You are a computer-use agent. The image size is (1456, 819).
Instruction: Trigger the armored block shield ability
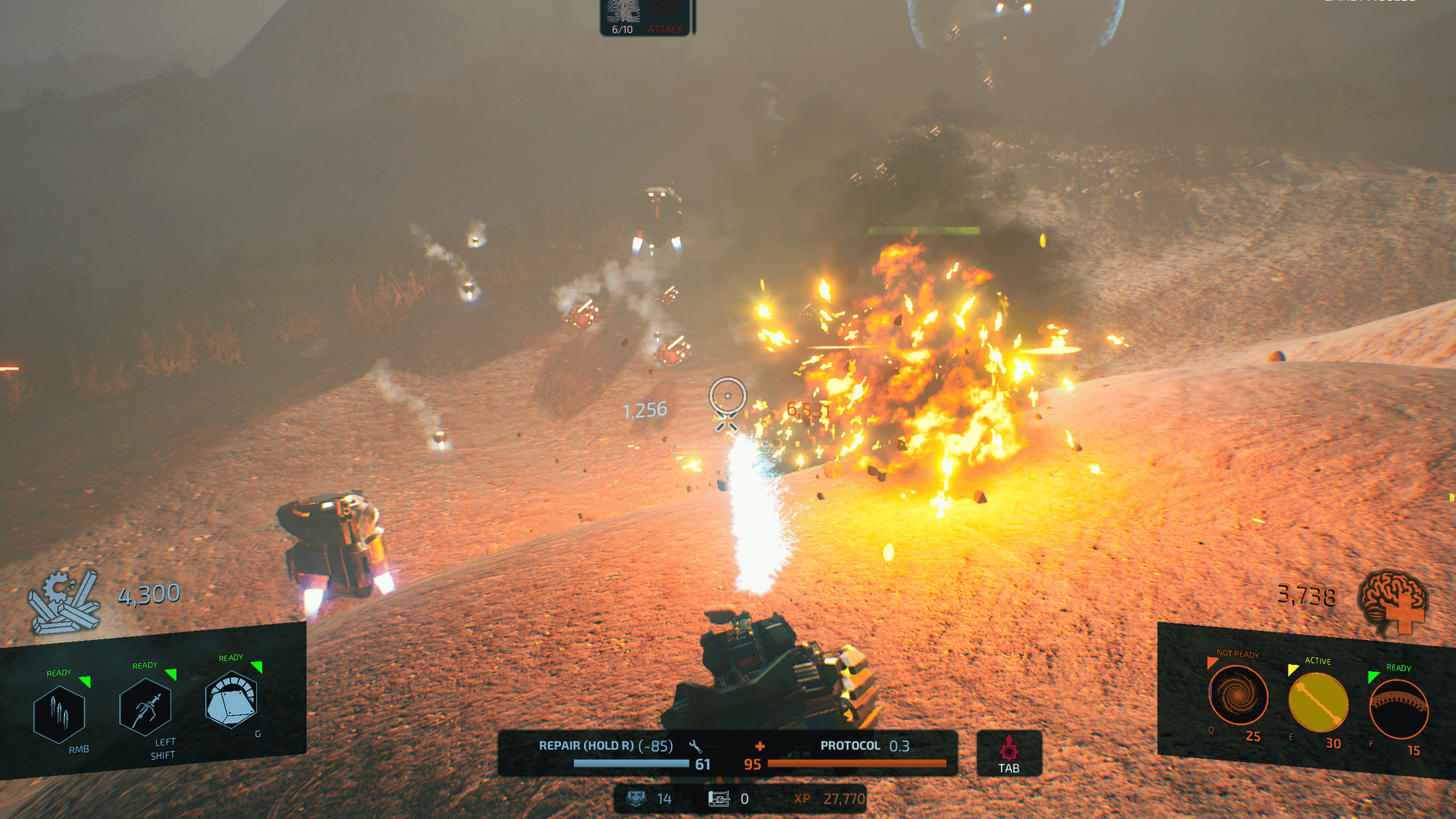pyautogui.click(x=231, y=699)
